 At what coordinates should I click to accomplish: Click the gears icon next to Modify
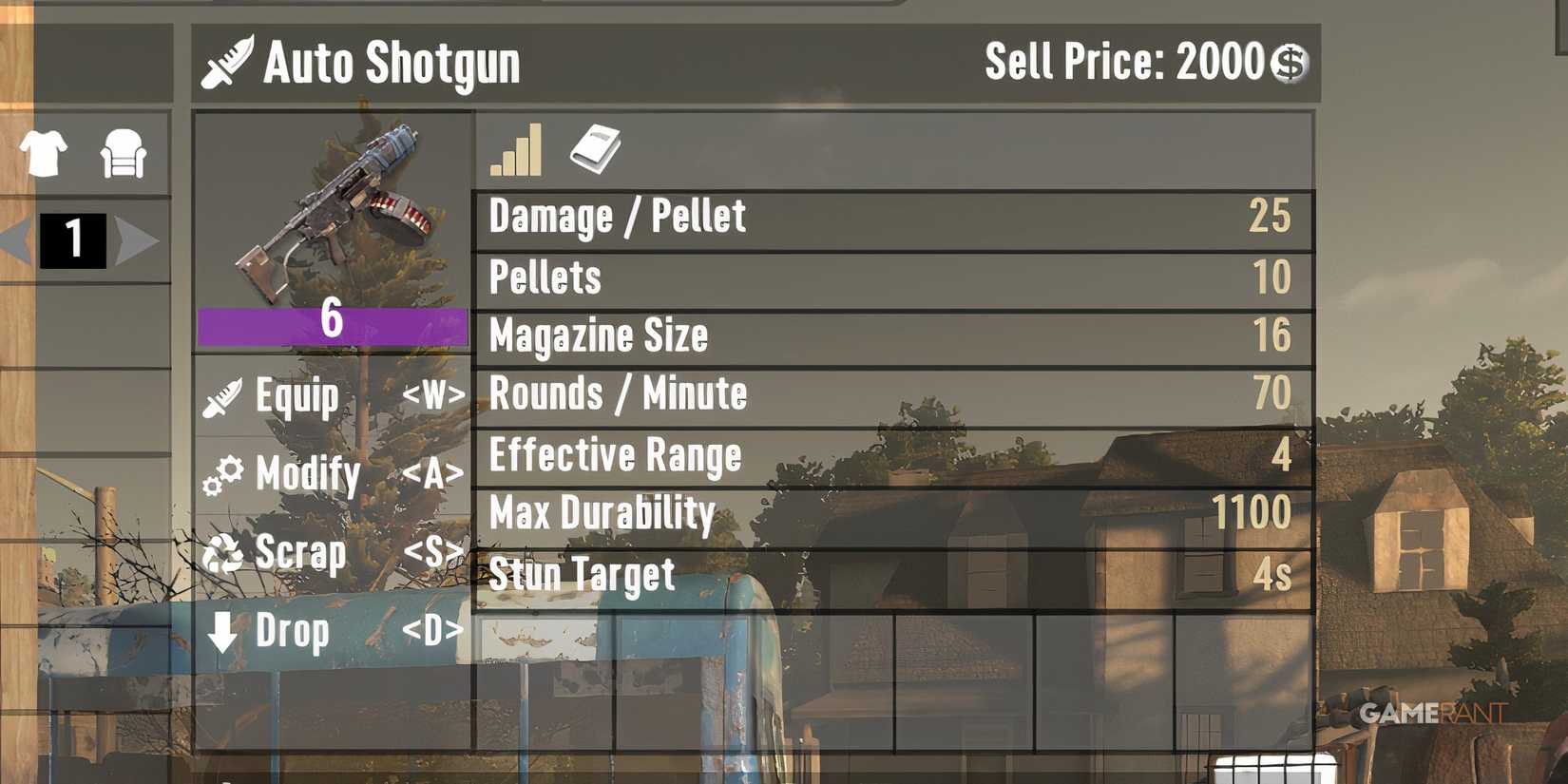click(x=222, y=474)
